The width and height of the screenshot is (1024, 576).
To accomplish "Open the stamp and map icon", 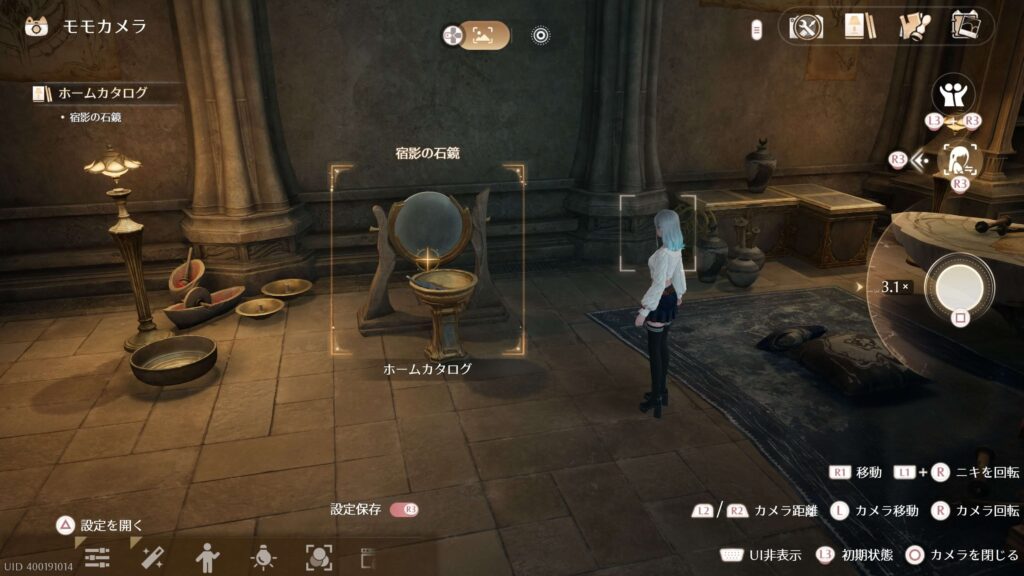I will click(x=913, y=27).
